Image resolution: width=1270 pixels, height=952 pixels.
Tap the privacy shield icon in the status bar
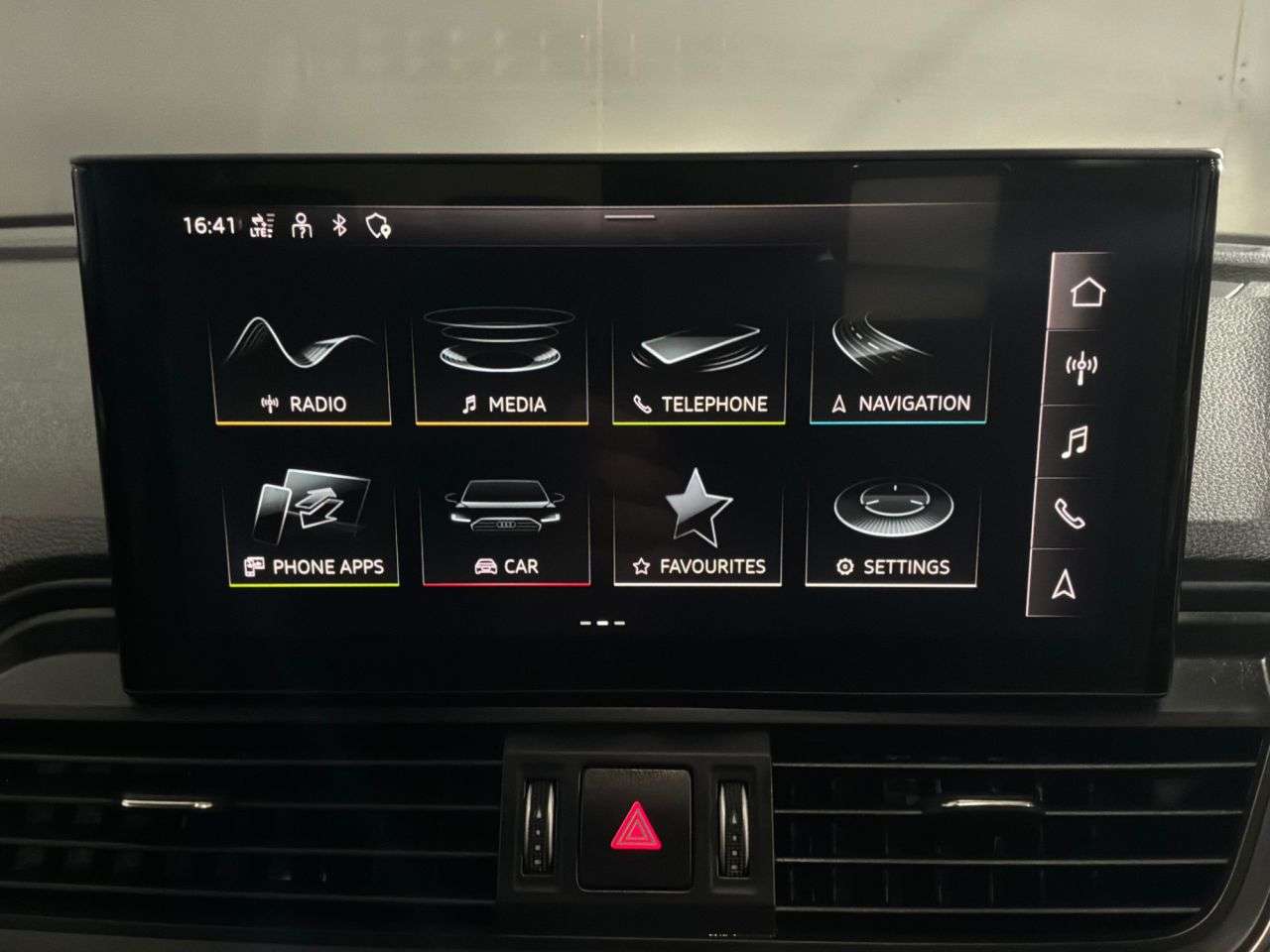click(x=377, y=226)
